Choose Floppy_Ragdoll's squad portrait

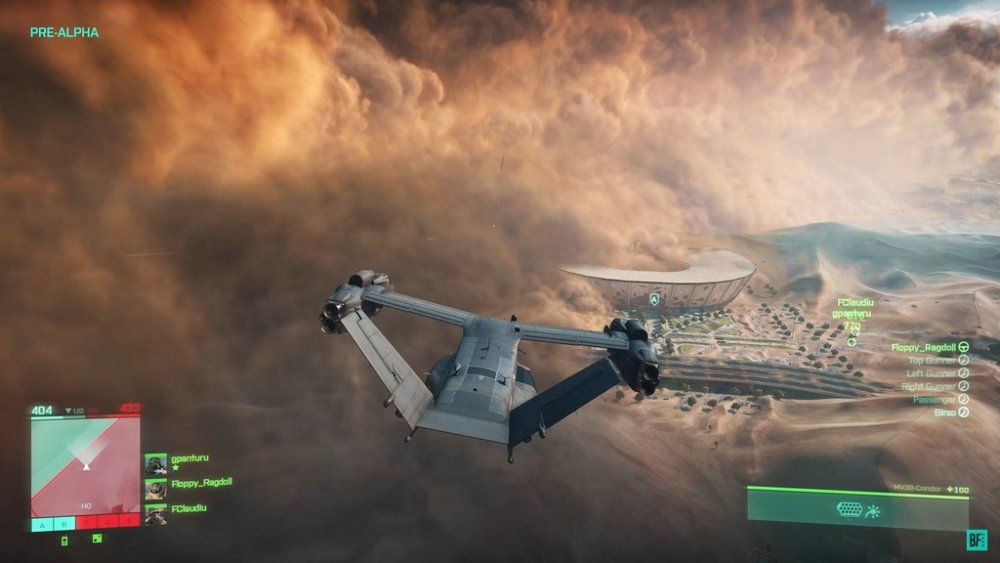155,490
